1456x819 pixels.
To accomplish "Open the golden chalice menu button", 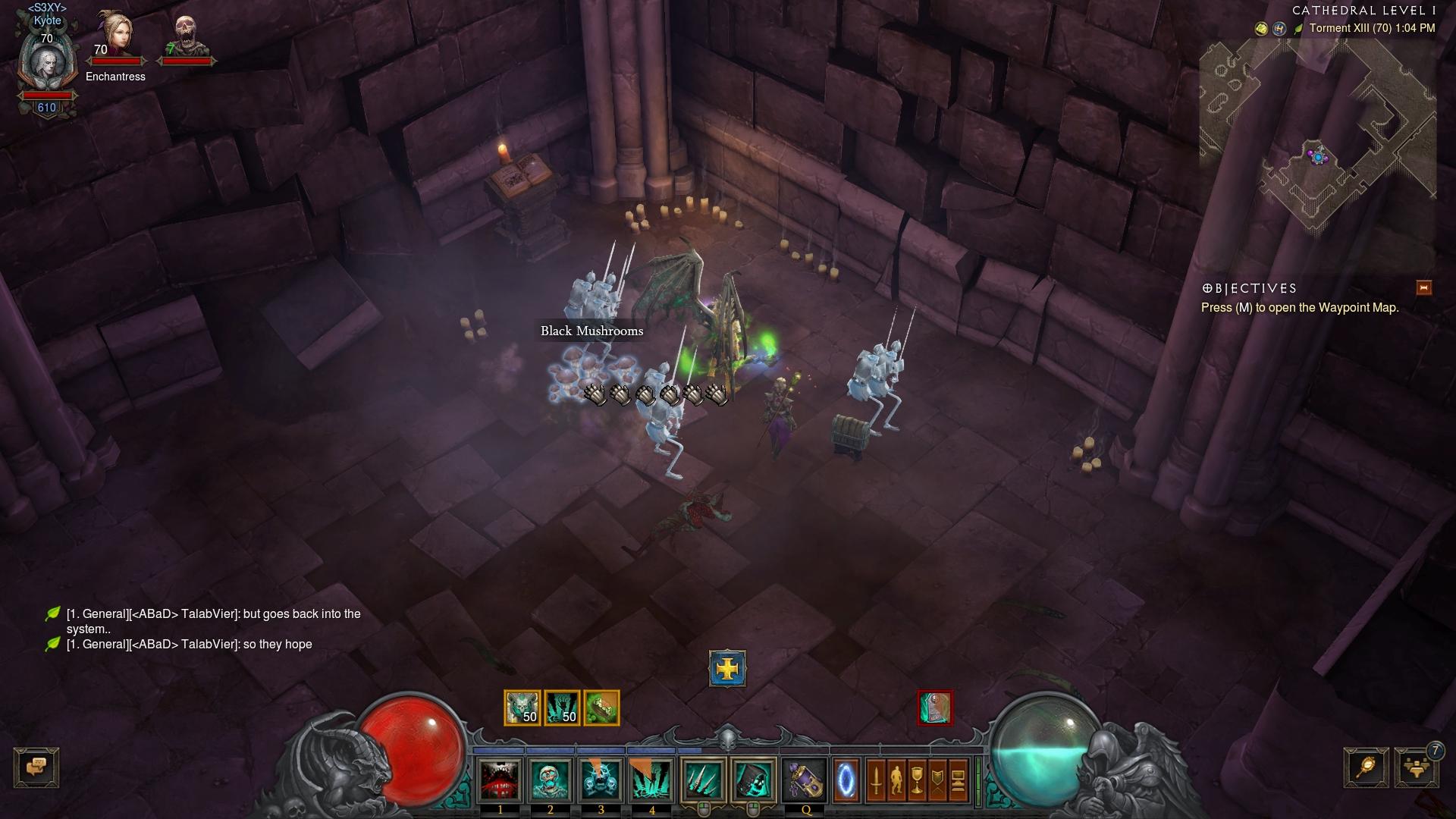I will point(917,780).
